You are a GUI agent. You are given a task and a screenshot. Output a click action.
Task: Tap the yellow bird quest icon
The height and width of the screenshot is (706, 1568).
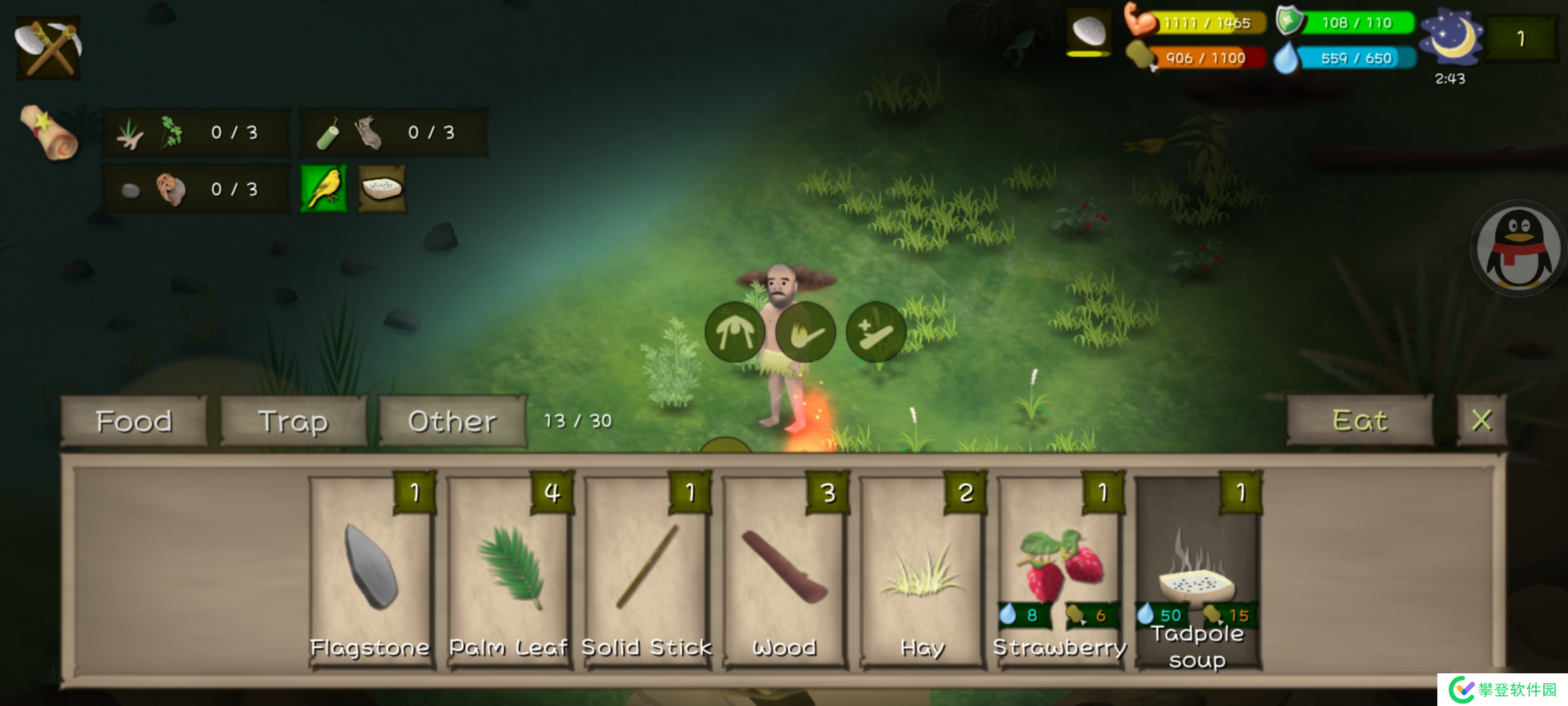coord(324,189)
